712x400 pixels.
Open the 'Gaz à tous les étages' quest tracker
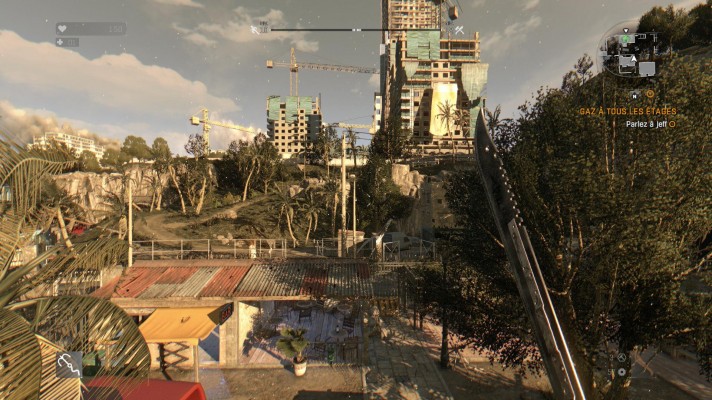tap(628, 111)
